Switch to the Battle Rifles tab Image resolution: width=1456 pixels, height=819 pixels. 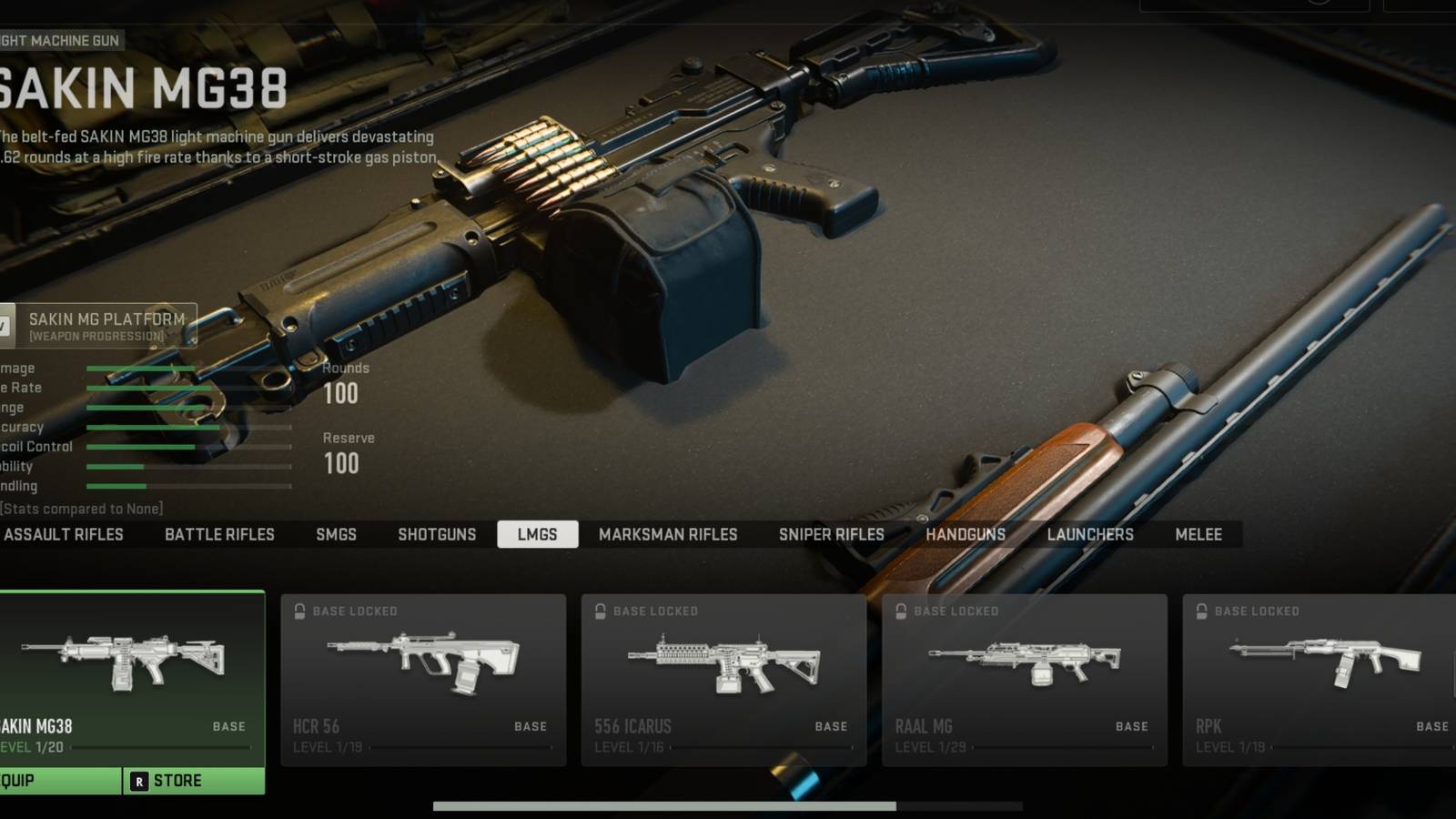point(219,534)
